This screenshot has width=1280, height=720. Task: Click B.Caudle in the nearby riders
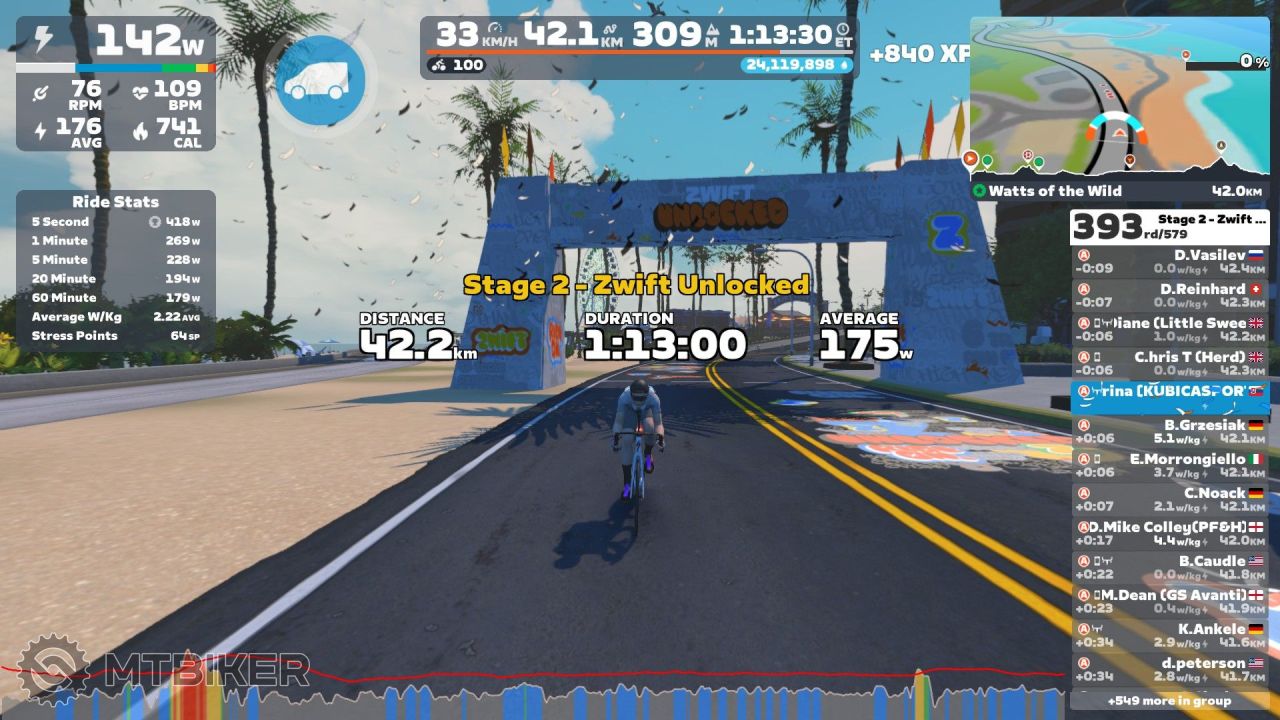click(x=1169, y=568)
